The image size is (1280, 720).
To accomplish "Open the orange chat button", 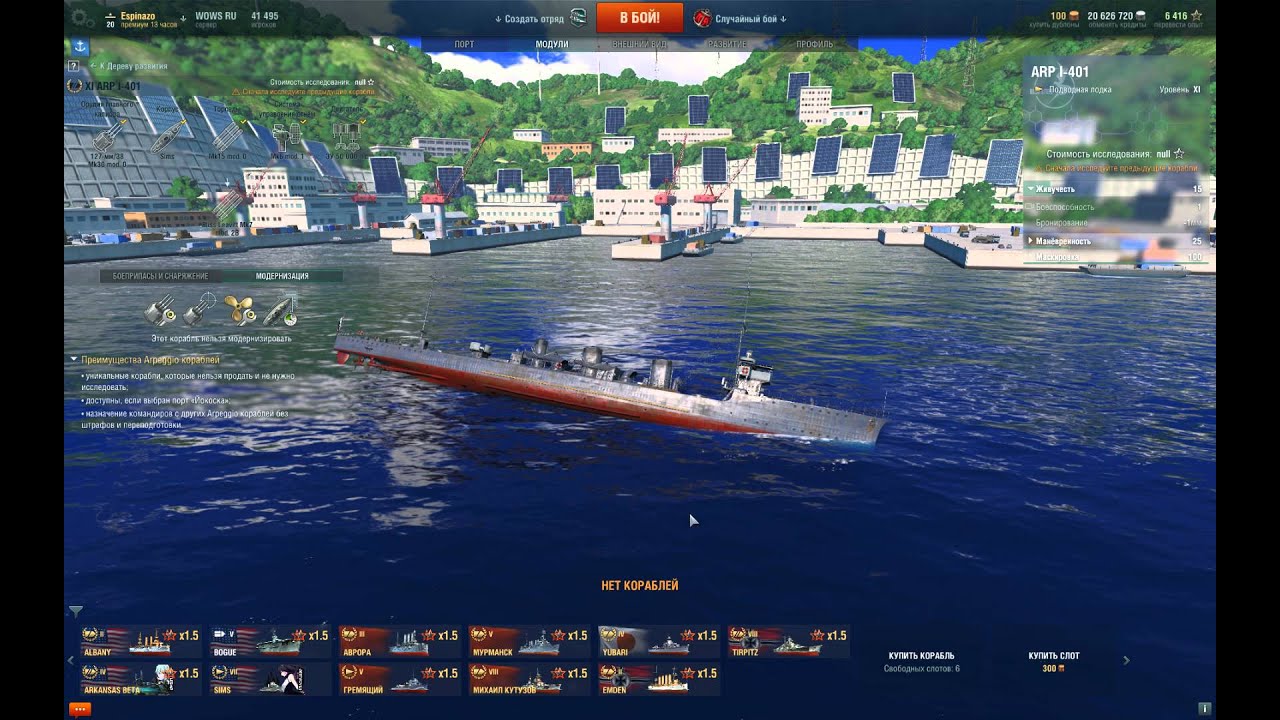I will [x=79, y=709].
